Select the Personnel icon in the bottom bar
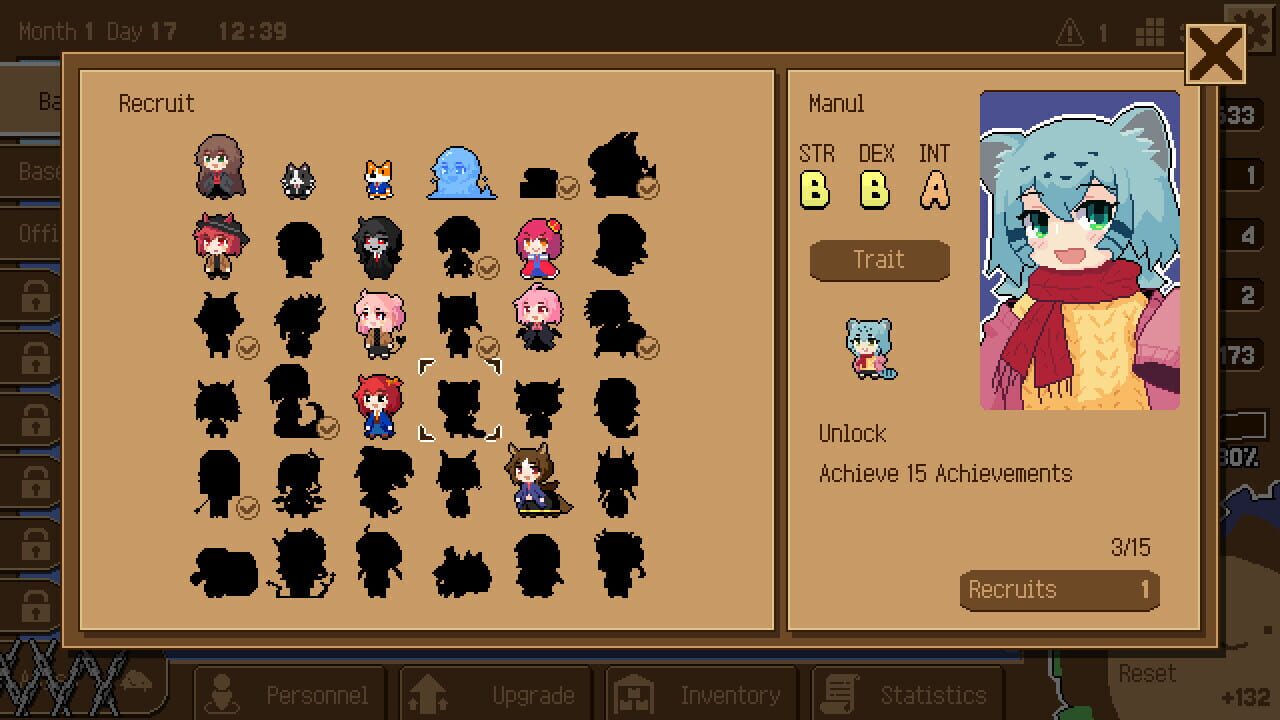This screenshot has height=720, width=1280. click(x=223, y=693)
